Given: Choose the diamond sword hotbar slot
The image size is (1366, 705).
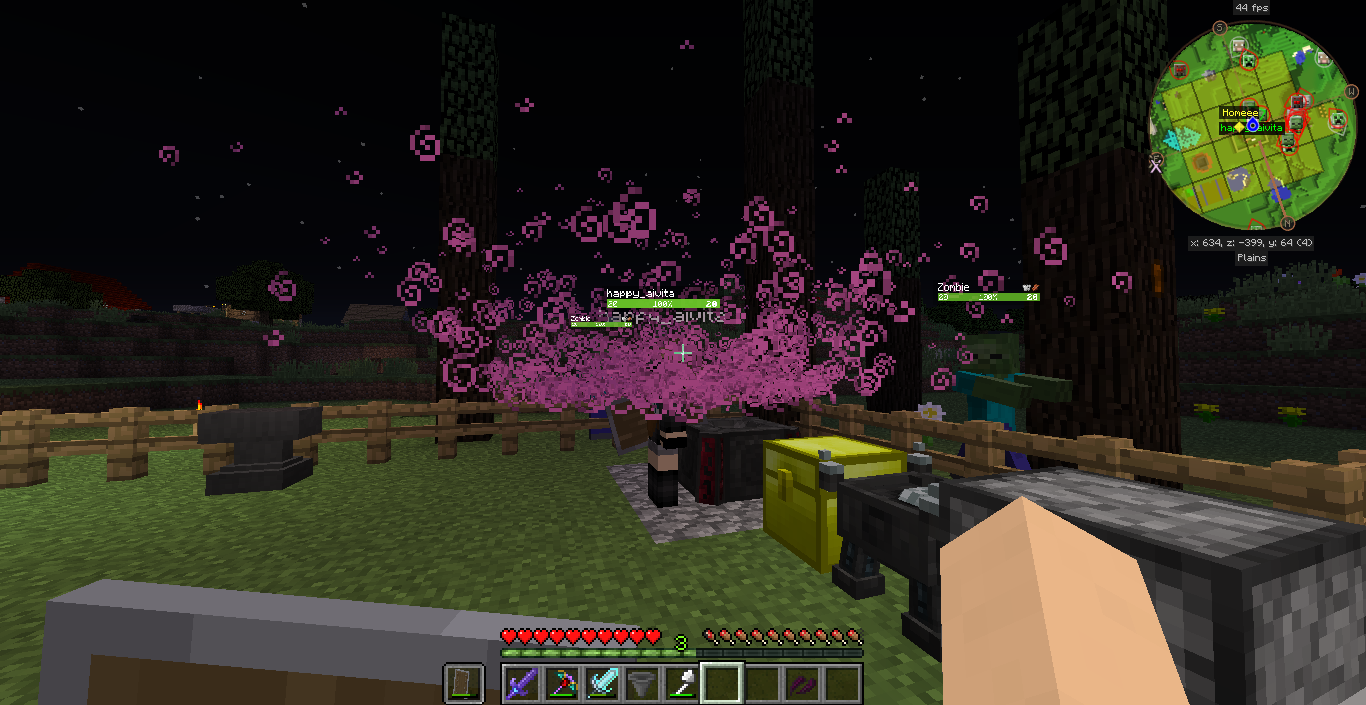Looking at the screenshot, I should tap(603, 684).
